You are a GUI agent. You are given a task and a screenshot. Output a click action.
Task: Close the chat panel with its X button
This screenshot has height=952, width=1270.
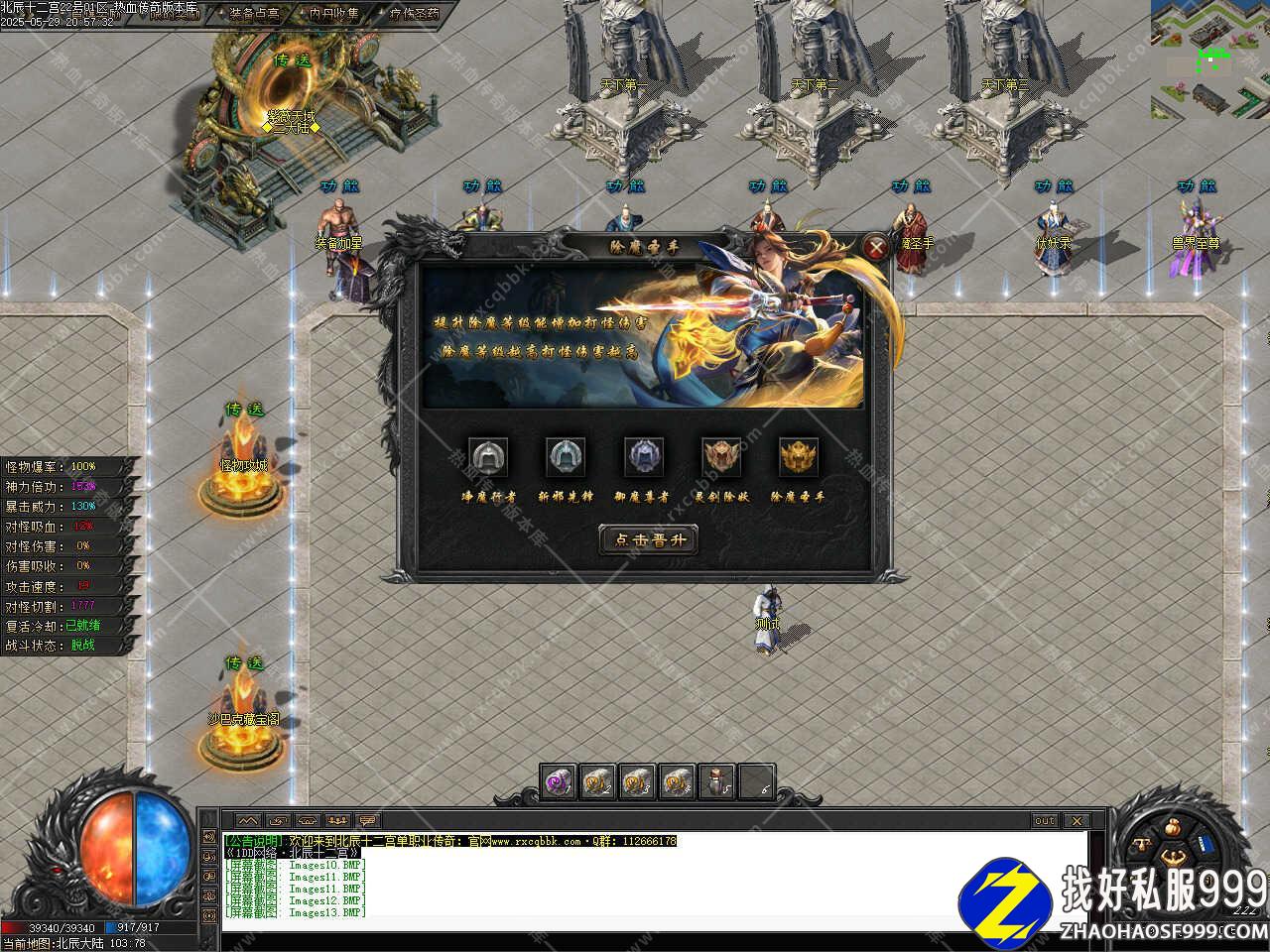point(1076,821)
